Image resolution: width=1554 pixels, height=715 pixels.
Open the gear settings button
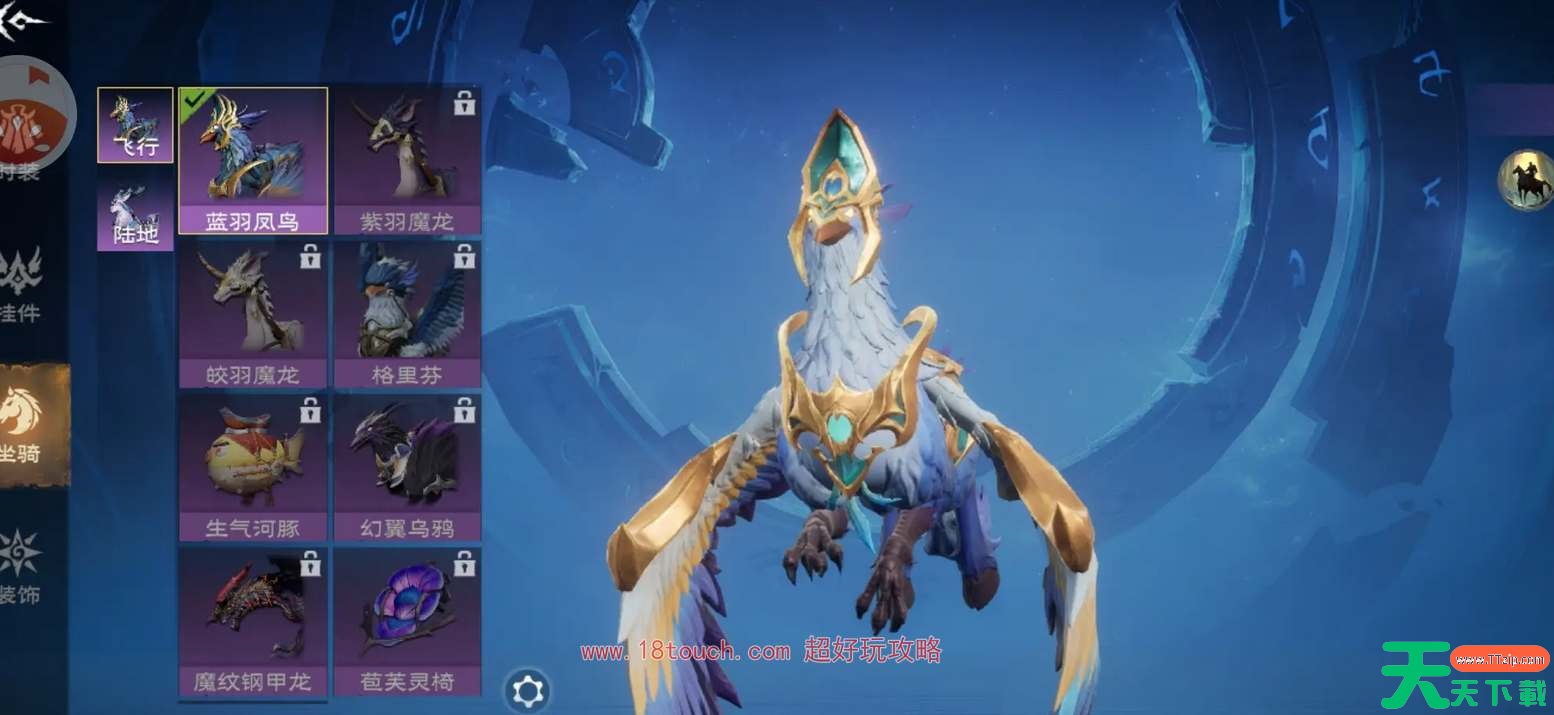pos(527,690)
